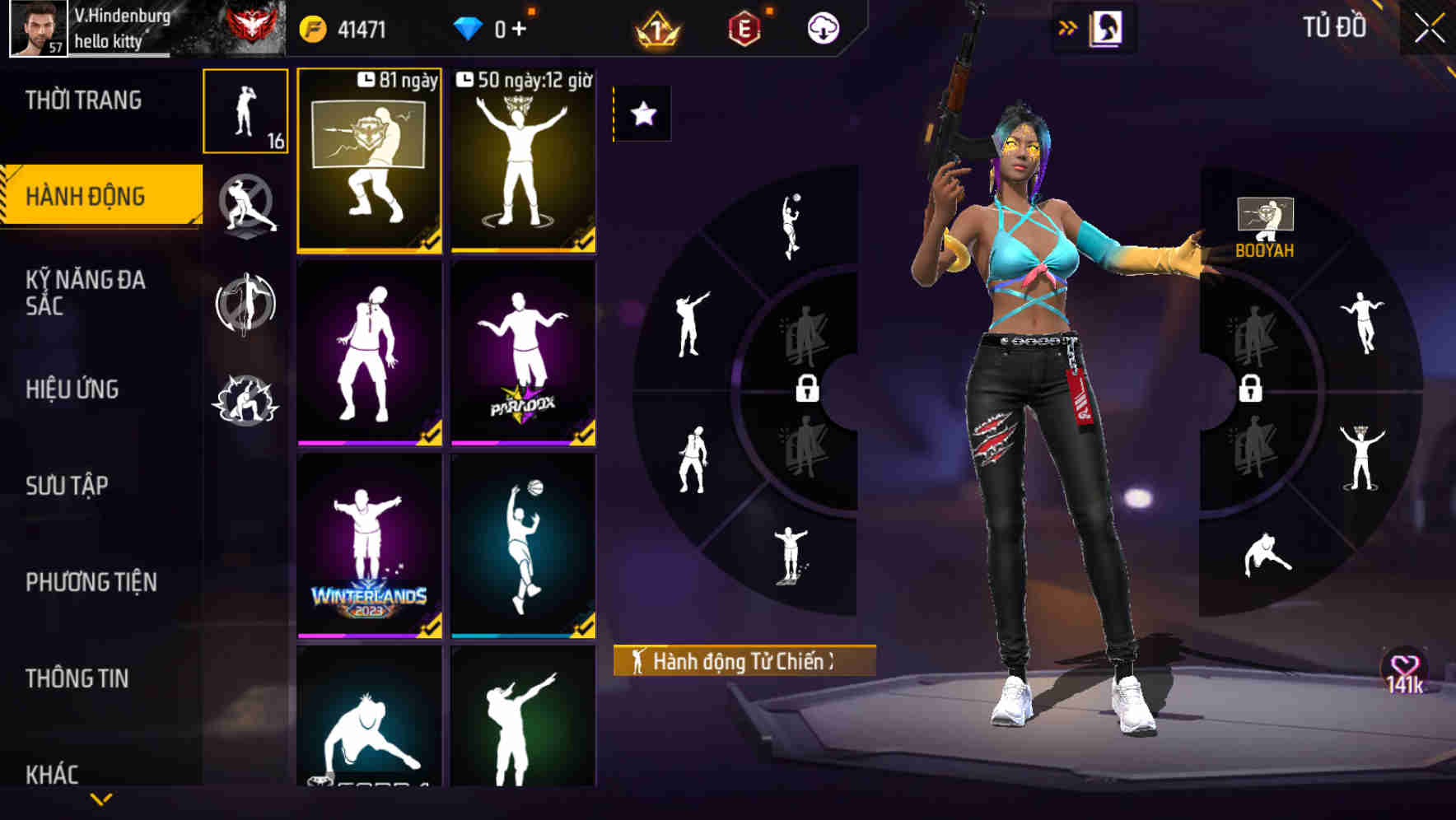Switch to the HÀNH ĐỘNG category tab
Screen dimensions: 1456x820
(92, 196)
